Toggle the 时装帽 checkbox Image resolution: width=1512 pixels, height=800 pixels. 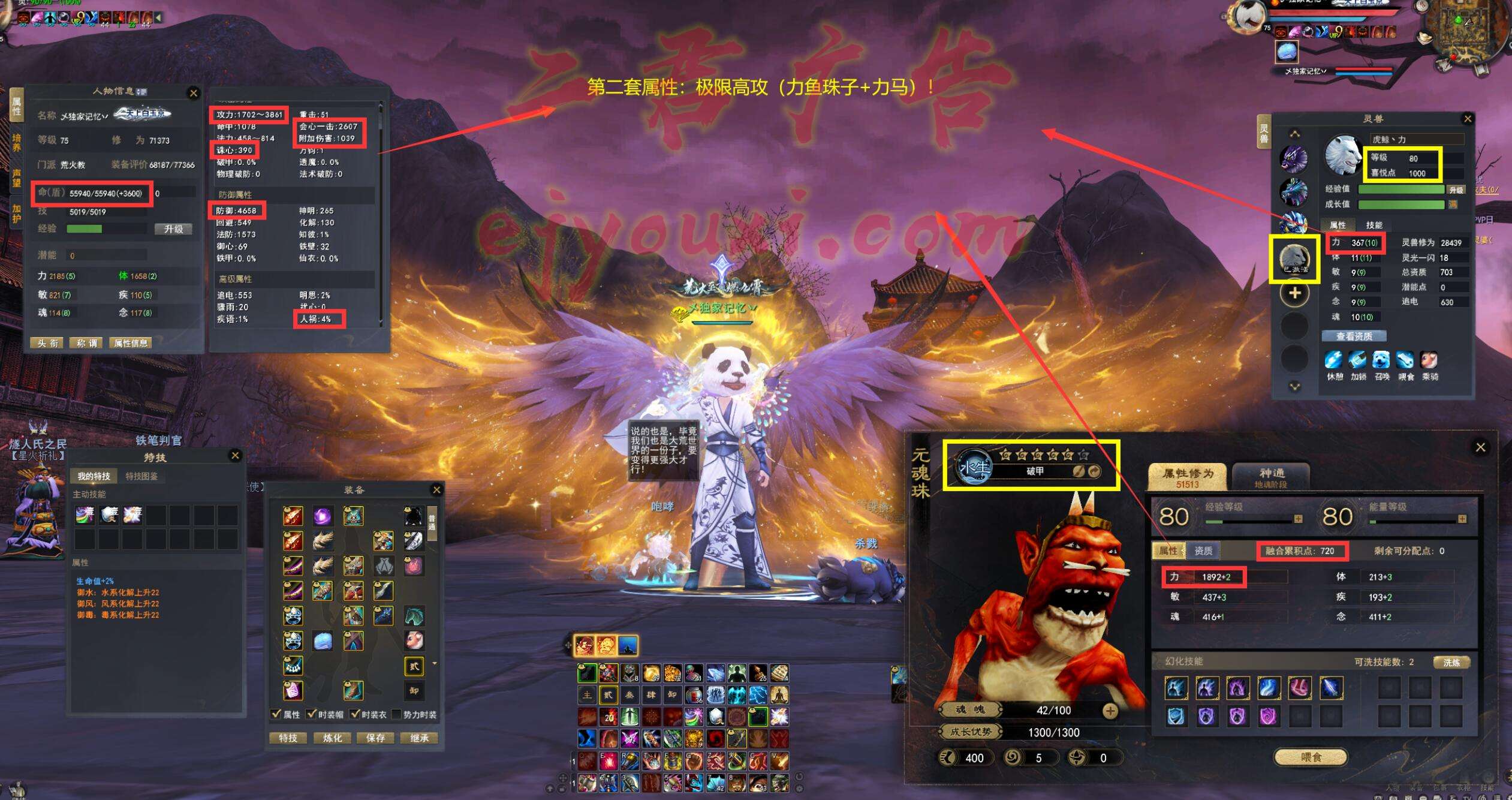pyautogui.click(x=312, y=714)
